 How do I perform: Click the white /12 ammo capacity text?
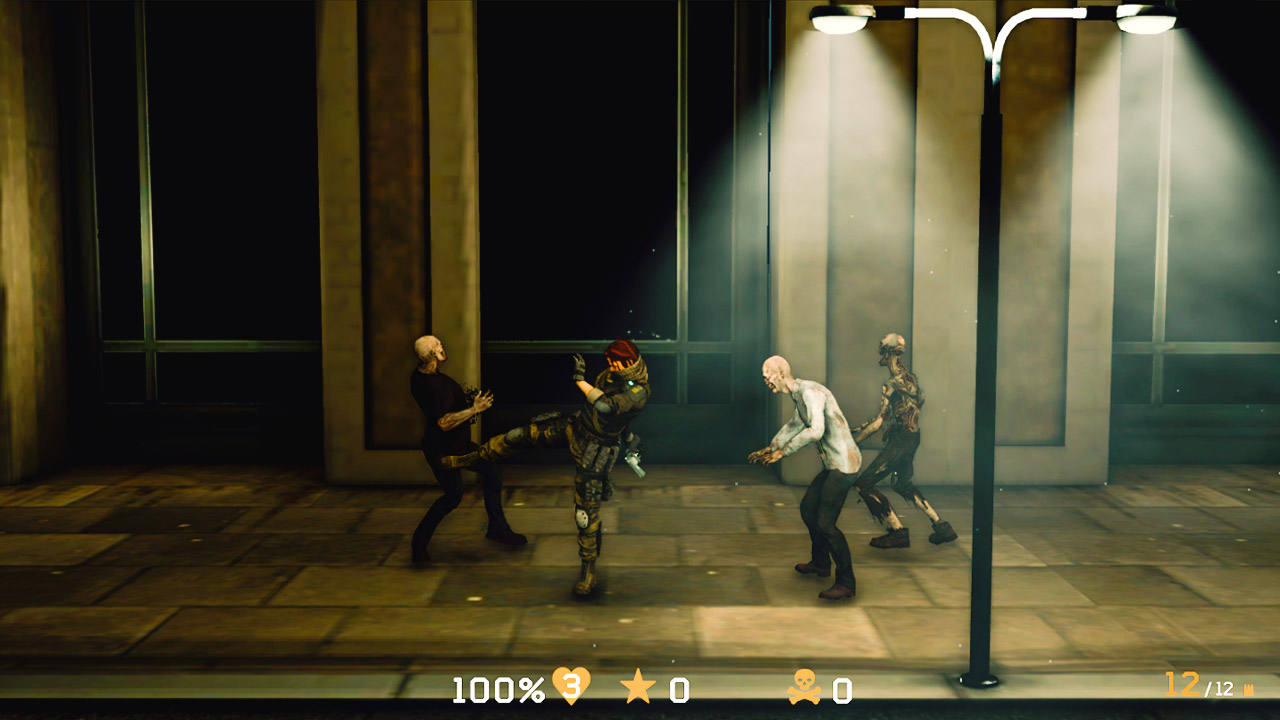tap(1219, 688)
